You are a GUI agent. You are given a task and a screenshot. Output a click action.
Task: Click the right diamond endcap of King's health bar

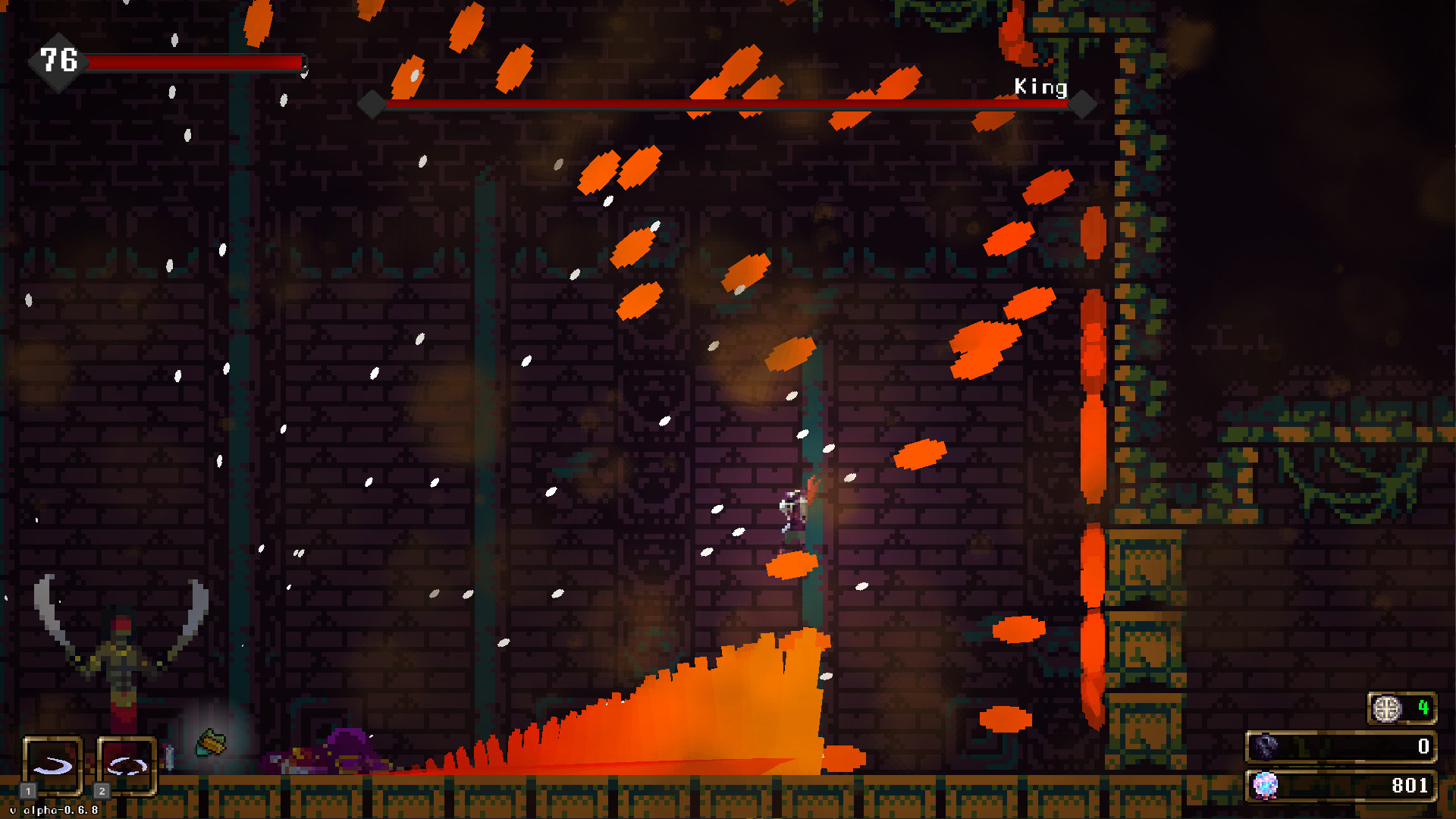[x=1081, y=103]
